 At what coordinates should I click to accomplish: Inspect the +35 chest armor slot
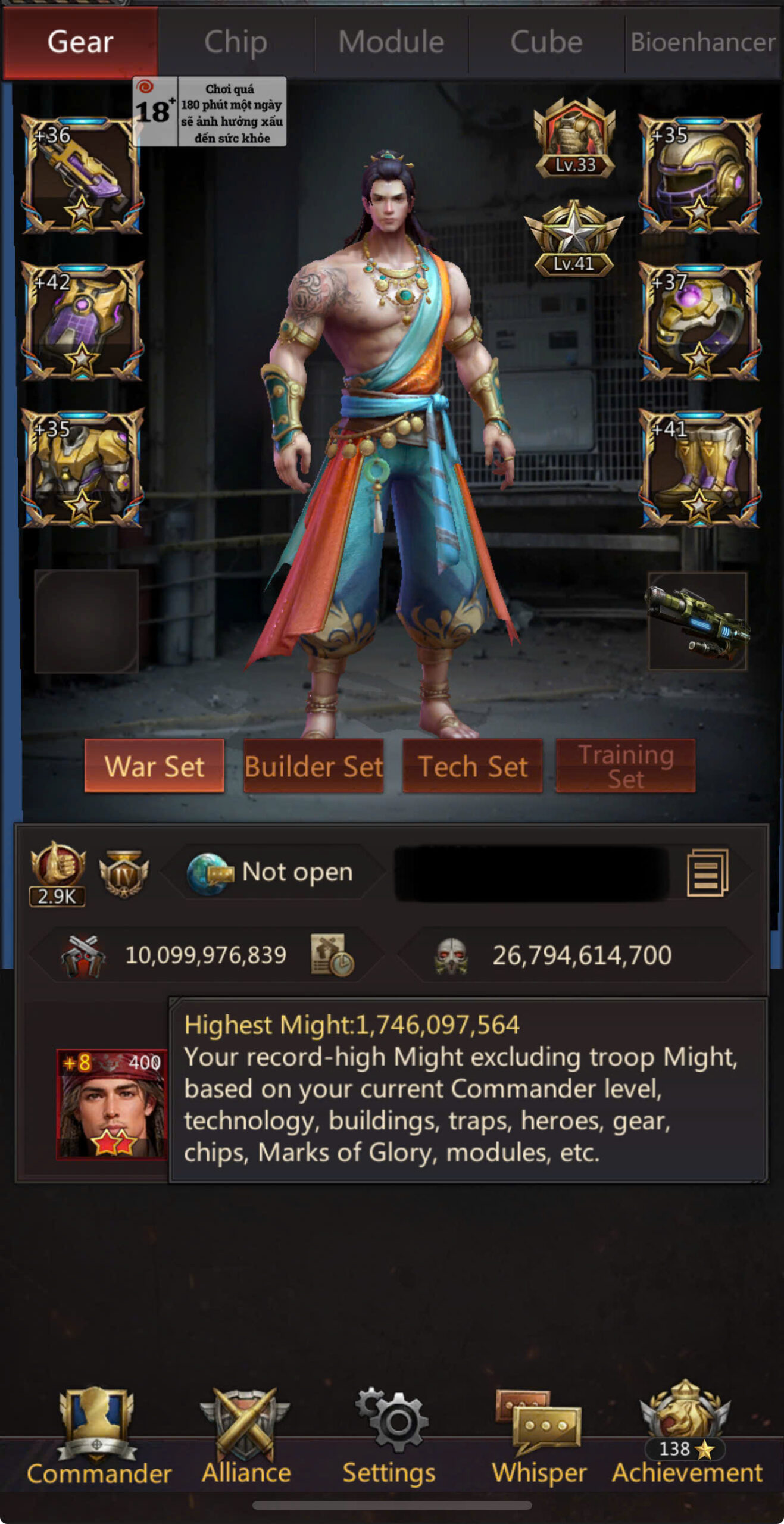coord(82,469)
